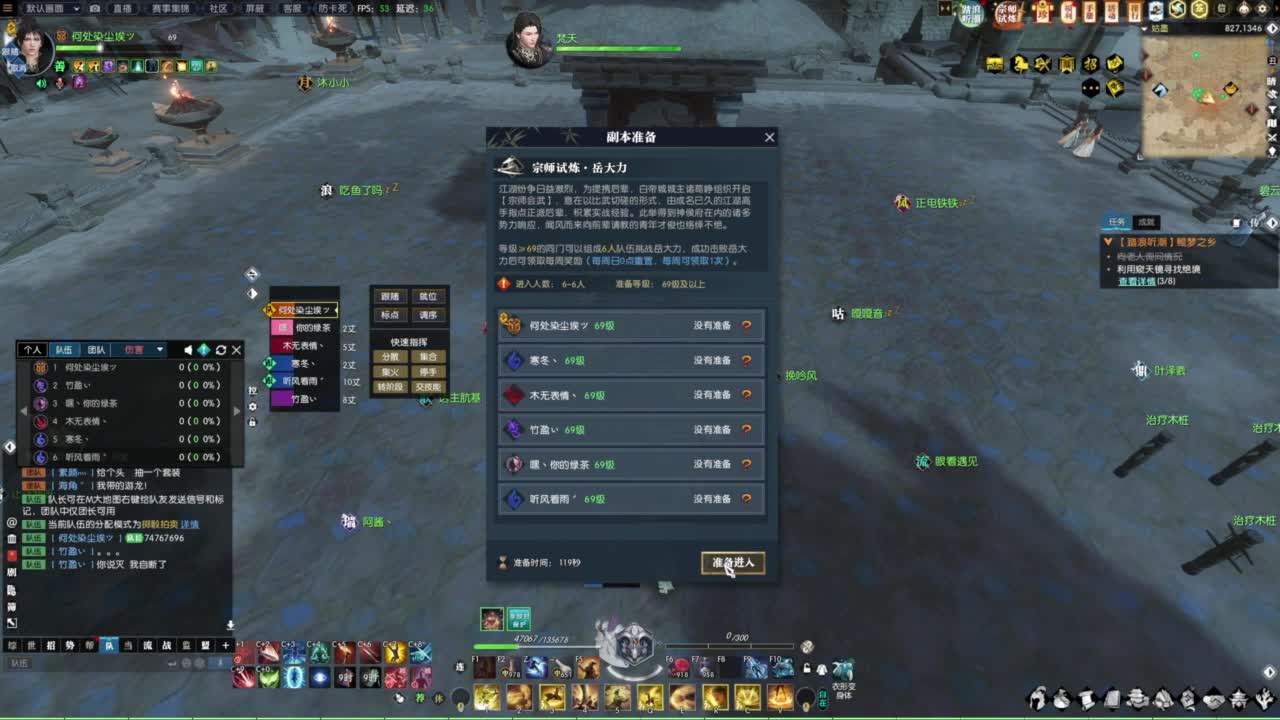Click the lock icon under the team marker column
The image size is (1280, 720).
coord(251,422)
